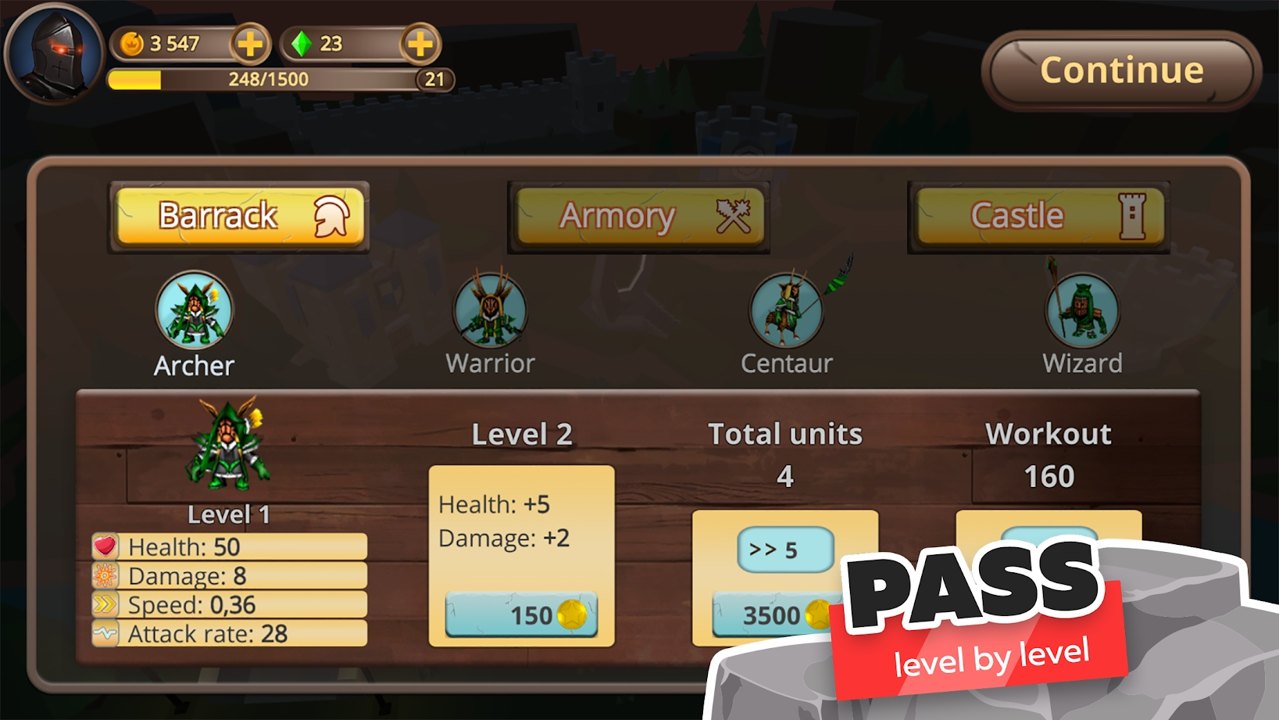Select the Centaur unit
Image resolution: width=1279 pixels, height=720 pixels.
pos(786,312)
